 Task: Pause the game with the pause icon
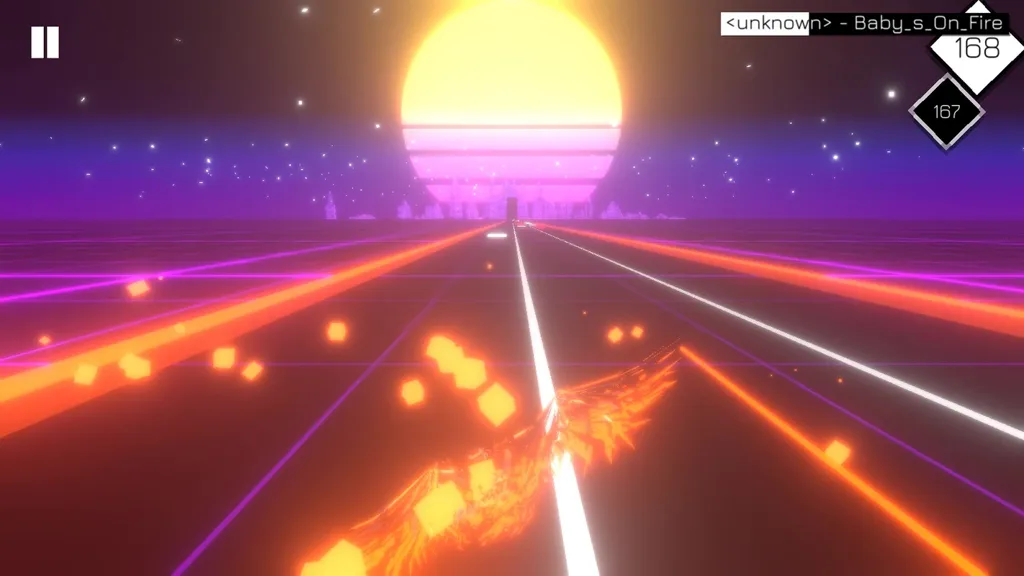point(45,42)
